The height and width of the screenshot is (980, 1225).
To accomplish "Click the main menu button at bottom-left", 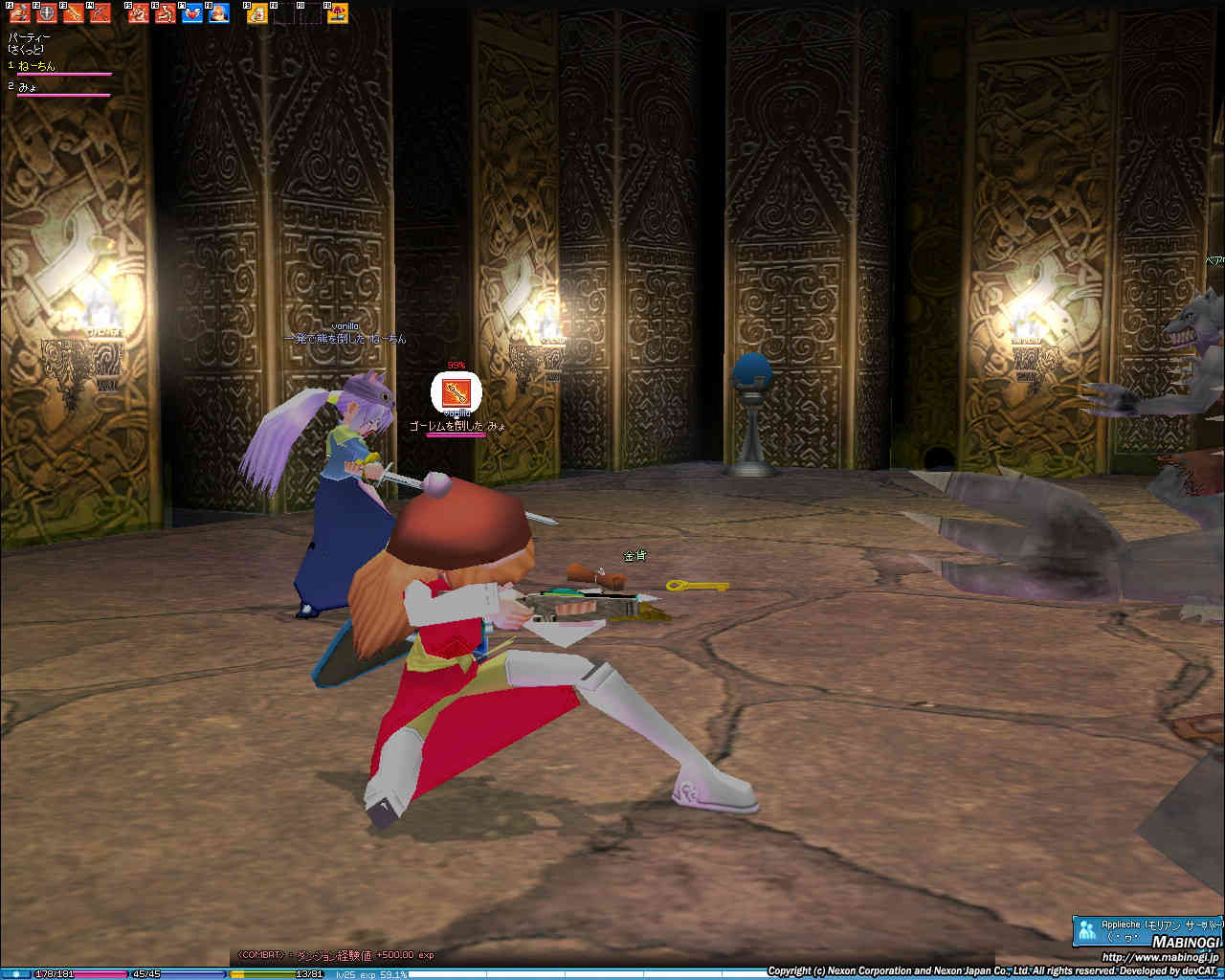I will click(16, 973).
